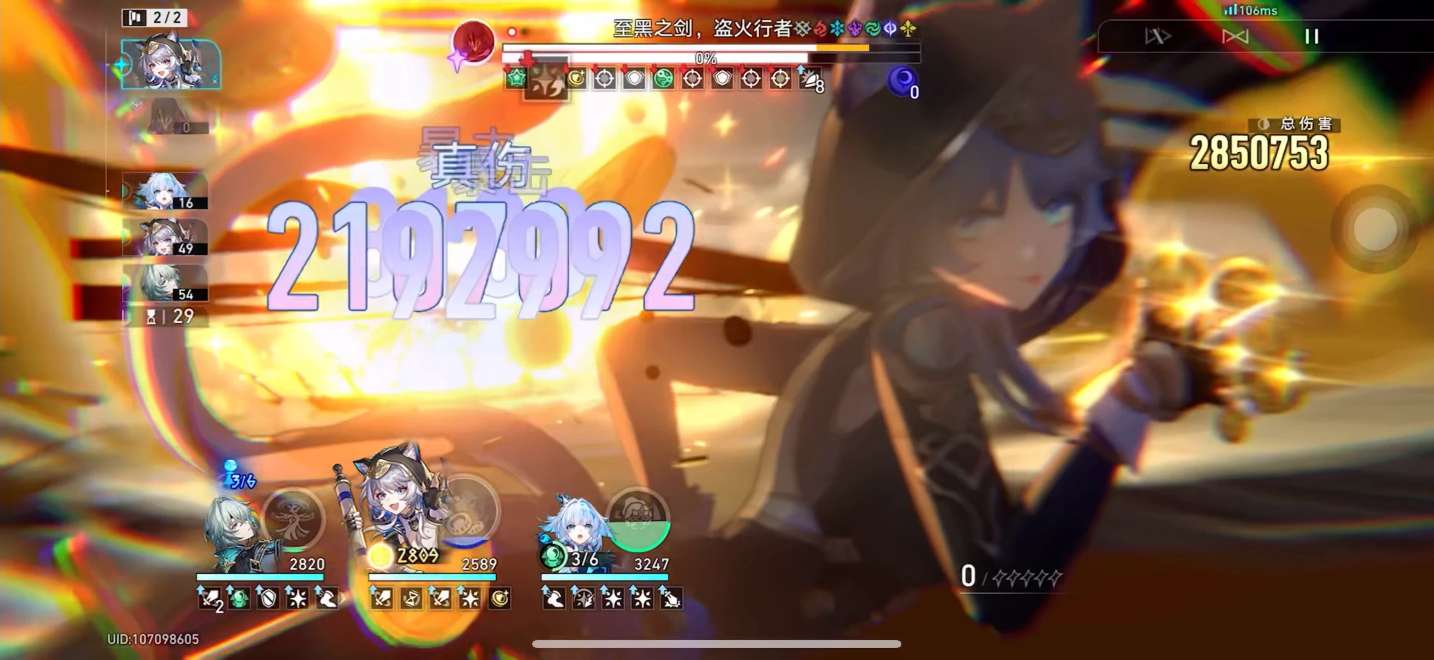Activate the green-filled ultimate of blue-haired girl

[x=638, y=520]
